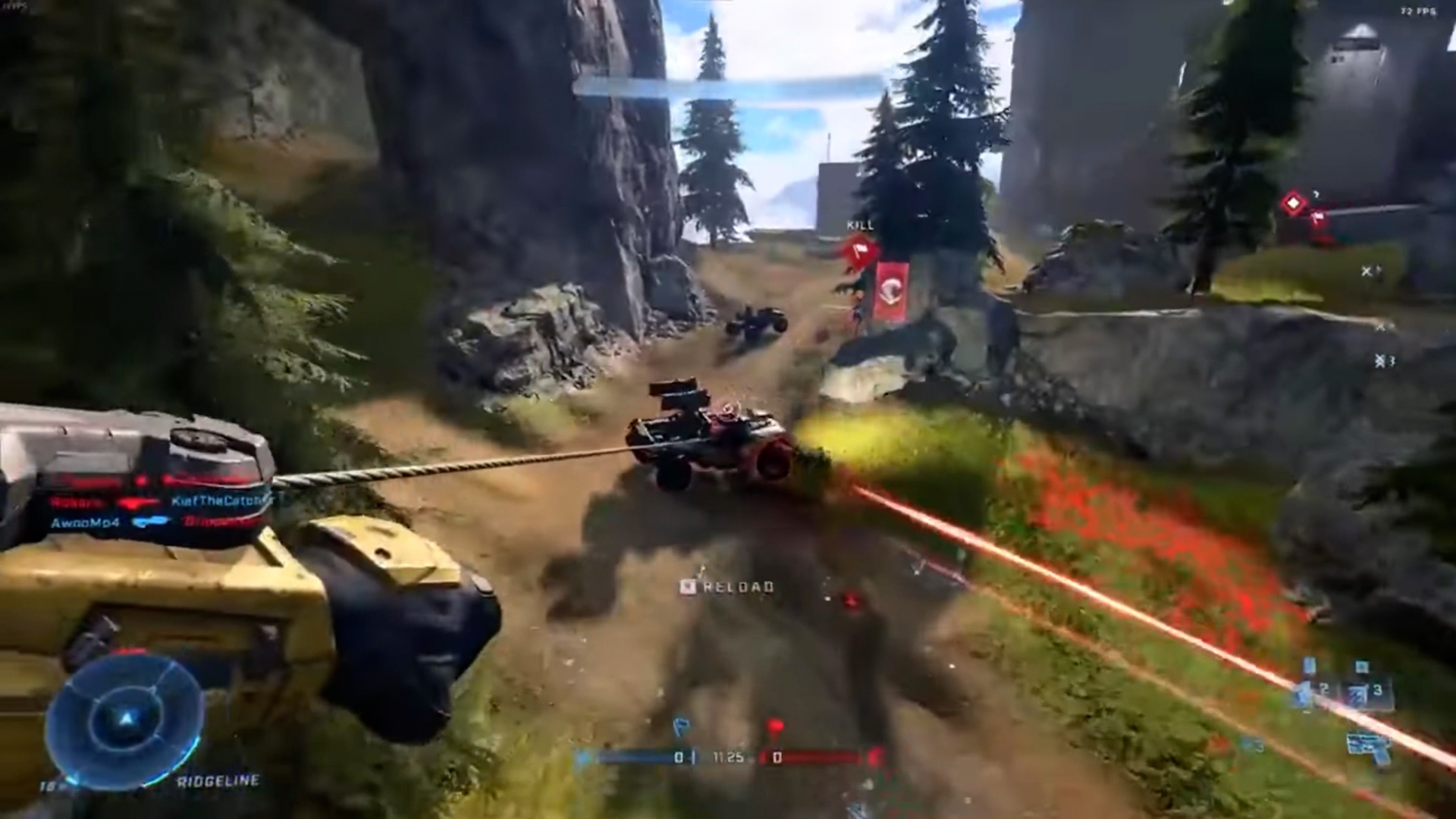The width and height of the screenshot is (1456, 819).
Task: Click the KILL medal notification icon
Action: click(x=859, y=225)
